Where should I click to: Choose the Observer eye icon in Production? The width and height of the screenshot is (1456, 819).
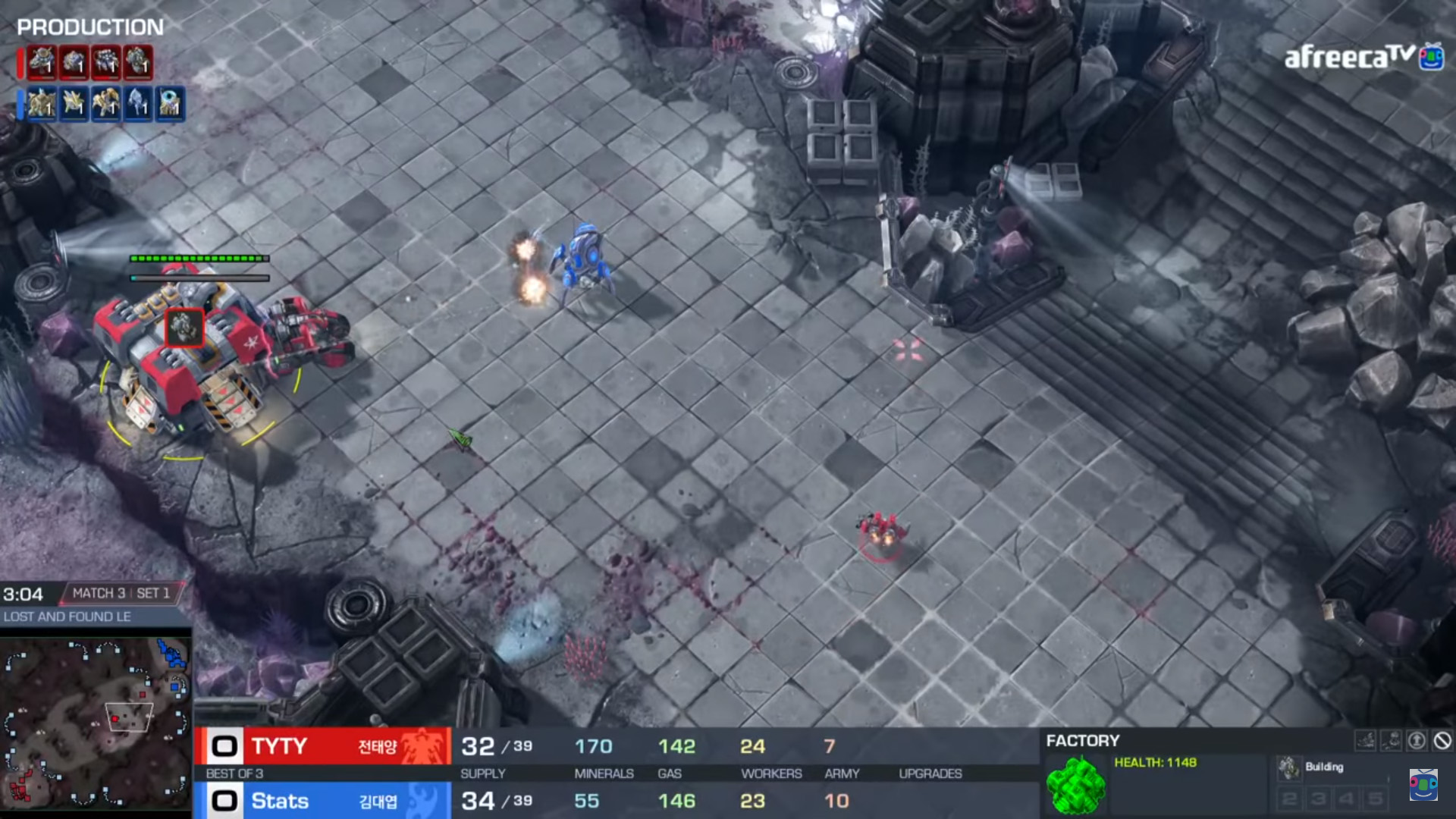(x=170, y=104)
